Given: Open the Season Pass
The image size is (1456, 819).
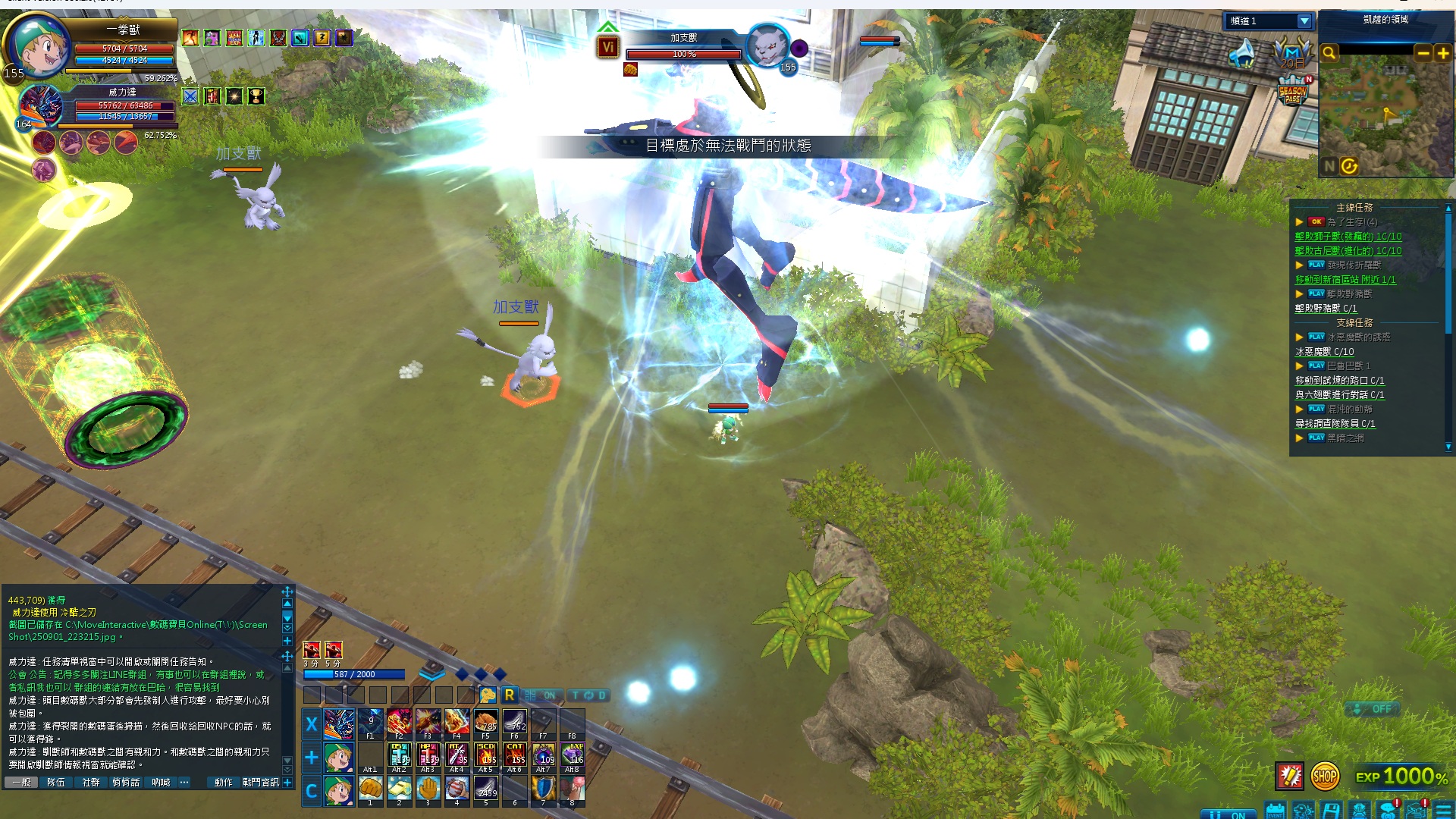Looking at the screenshot, I should pos(1292,94).
